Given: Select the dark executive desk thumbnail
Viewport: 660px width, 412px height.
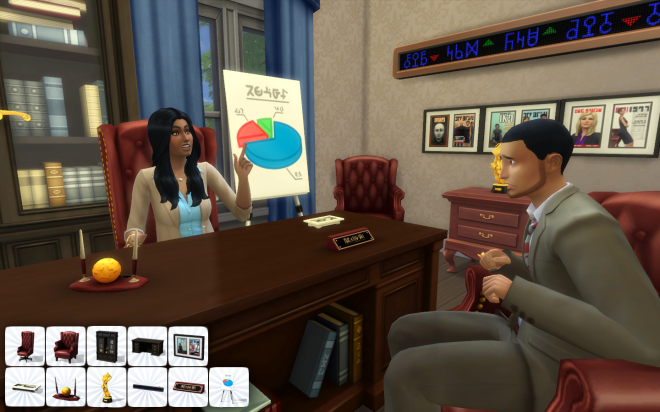Looking at the screenshot, I should (147, 345).
